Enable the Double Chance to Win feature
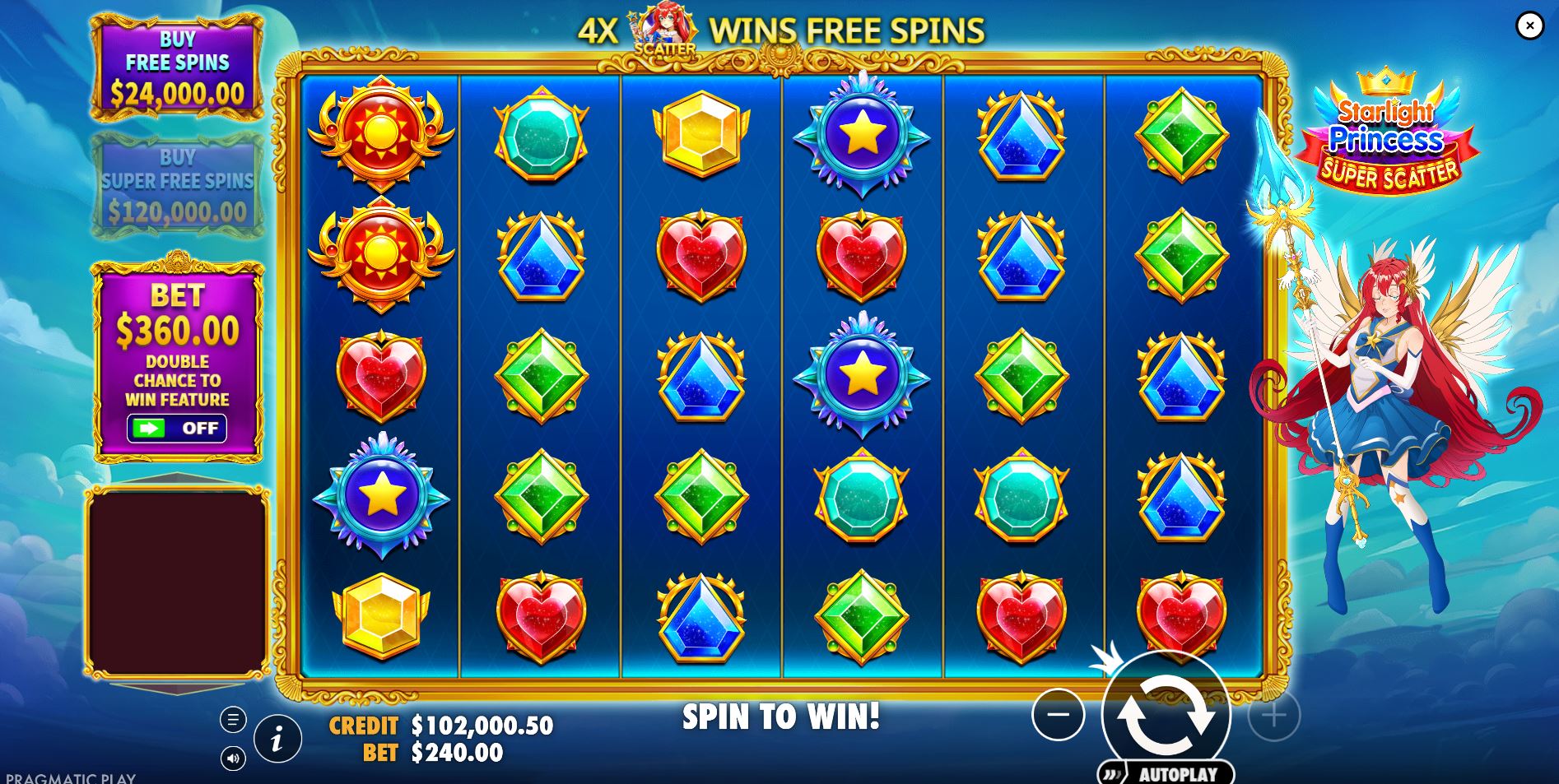The image size is (1559, 784). (x=179, y=428)
